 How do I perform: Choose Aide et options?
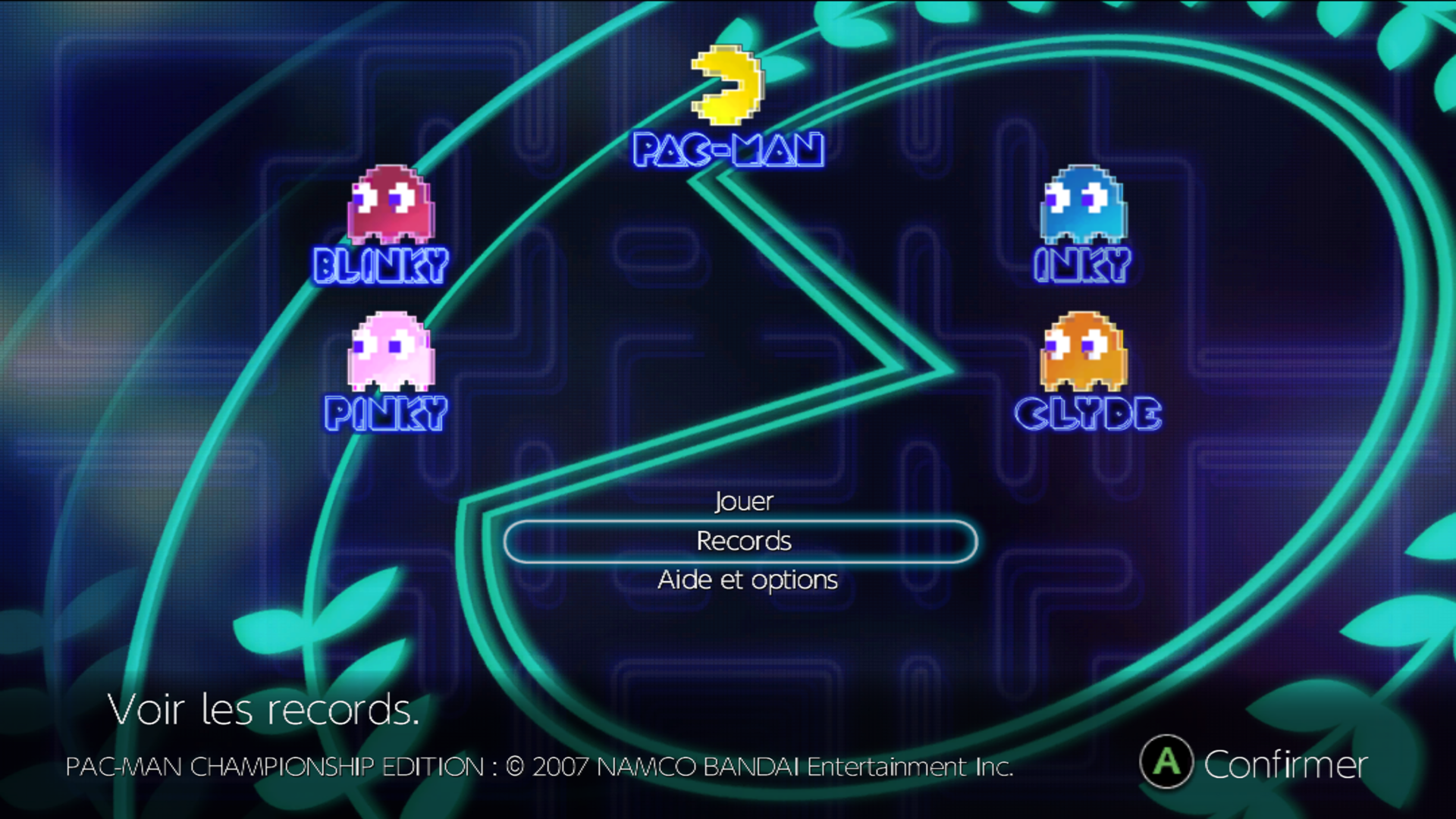pyautogui.click(x=747, y=580)
